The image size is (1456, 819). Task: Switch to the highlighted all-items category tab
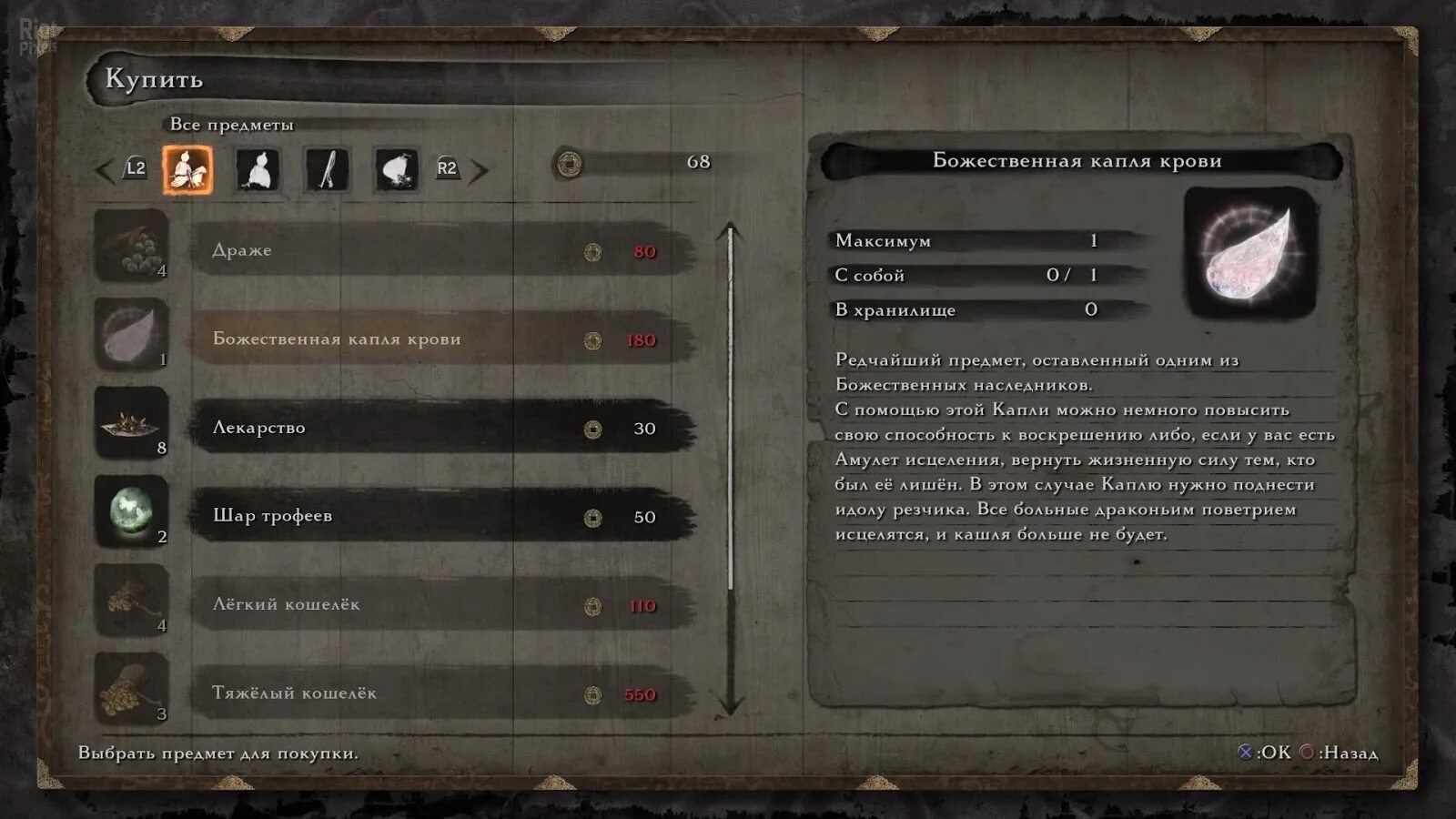point(188,169)
